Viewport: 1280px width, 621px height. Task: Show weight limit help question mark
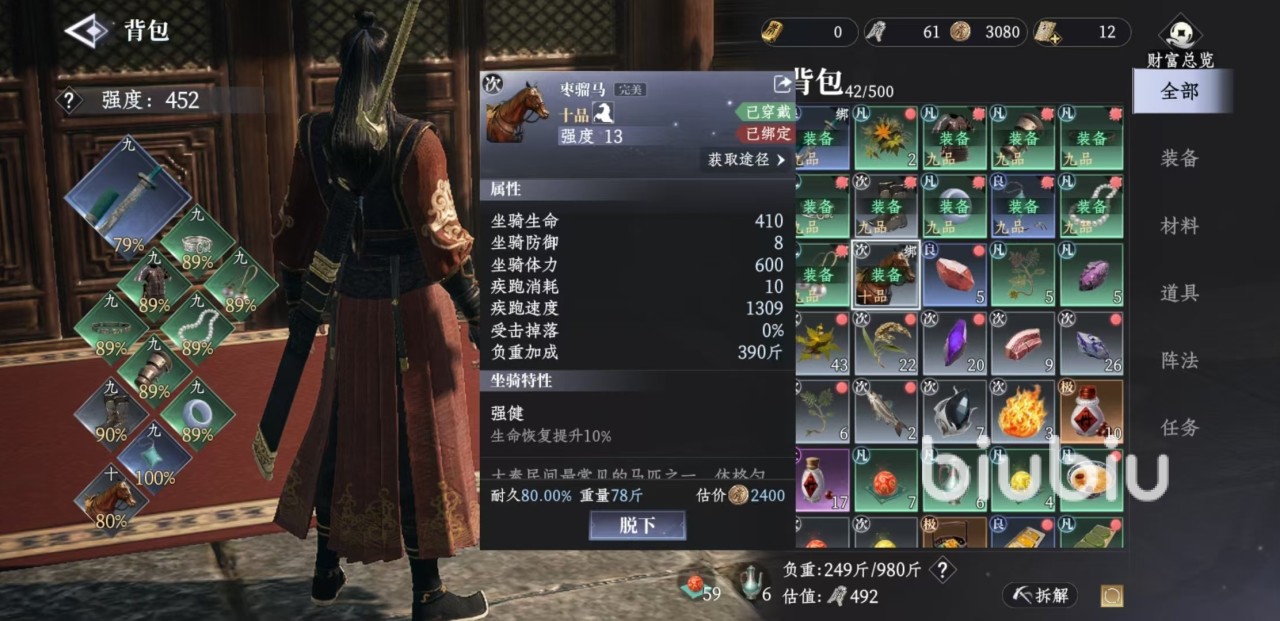941,570
